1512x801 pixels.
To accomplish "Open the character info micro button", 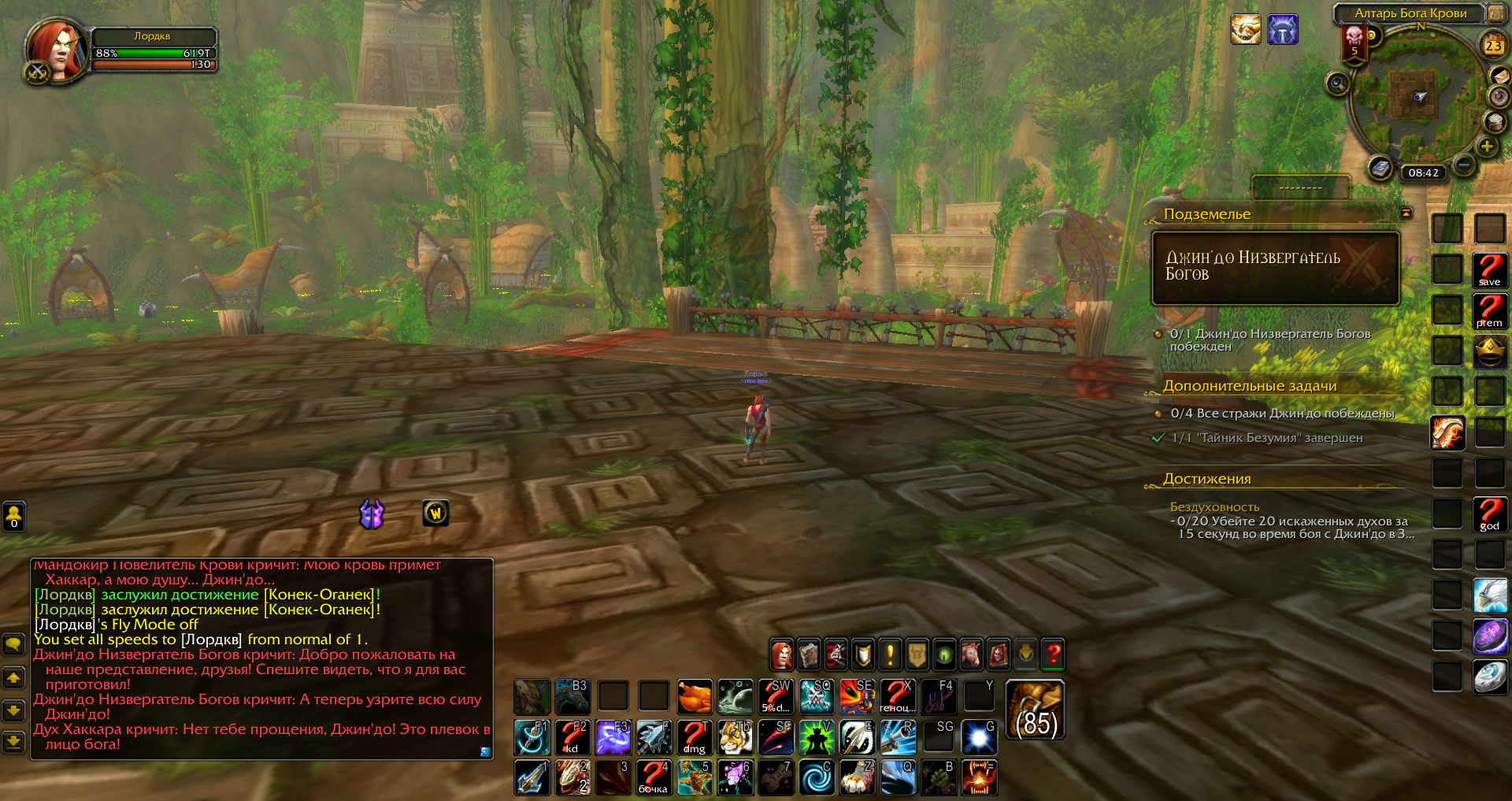I will click(782, 654).
